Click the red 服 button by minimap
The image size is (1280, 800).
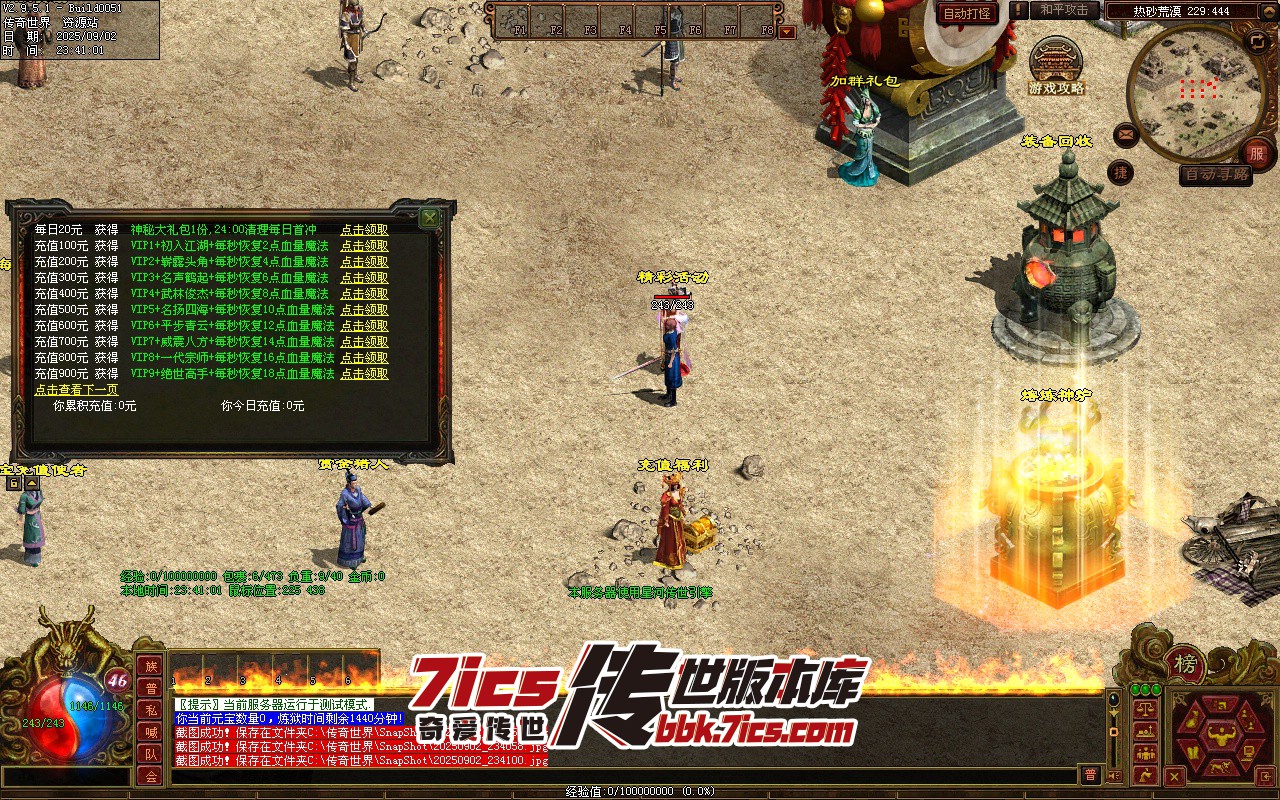[1257, 153]
